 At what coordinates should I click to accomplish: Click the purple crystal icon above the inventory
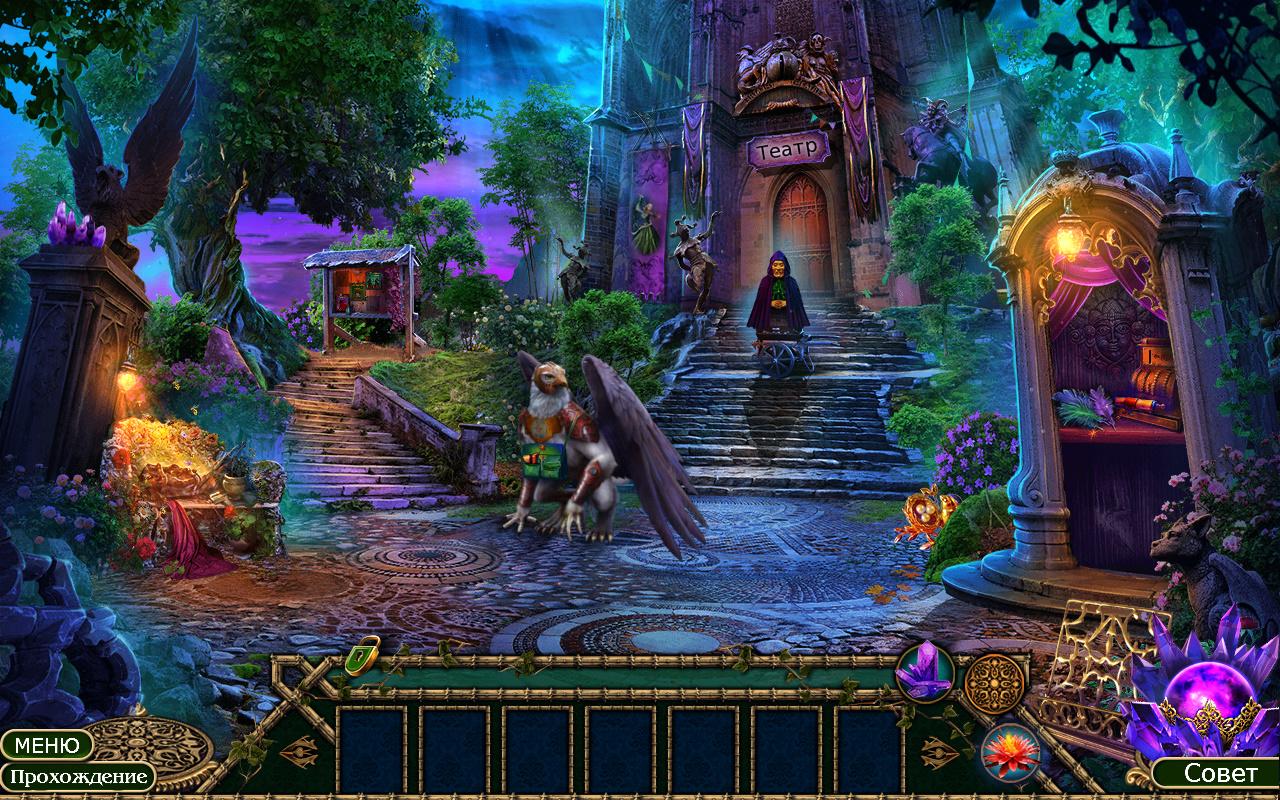pyautogui.click(x=924, y=671)
